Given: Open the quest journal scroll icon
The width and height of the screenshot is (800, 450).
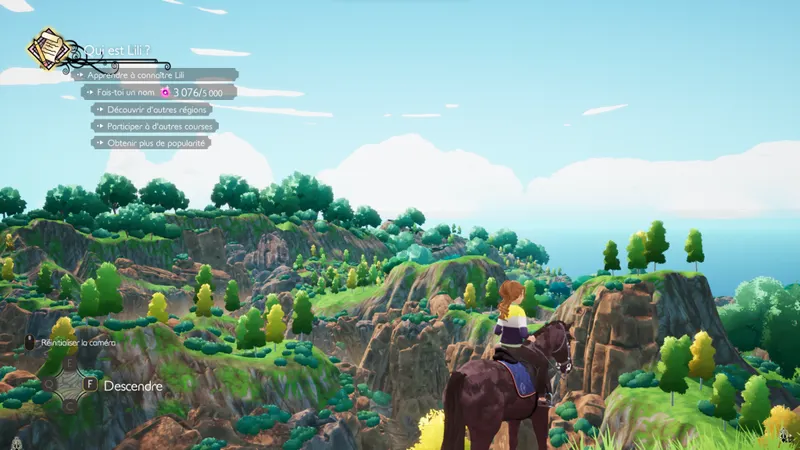Looking at the screenshot, I should 46,48.
